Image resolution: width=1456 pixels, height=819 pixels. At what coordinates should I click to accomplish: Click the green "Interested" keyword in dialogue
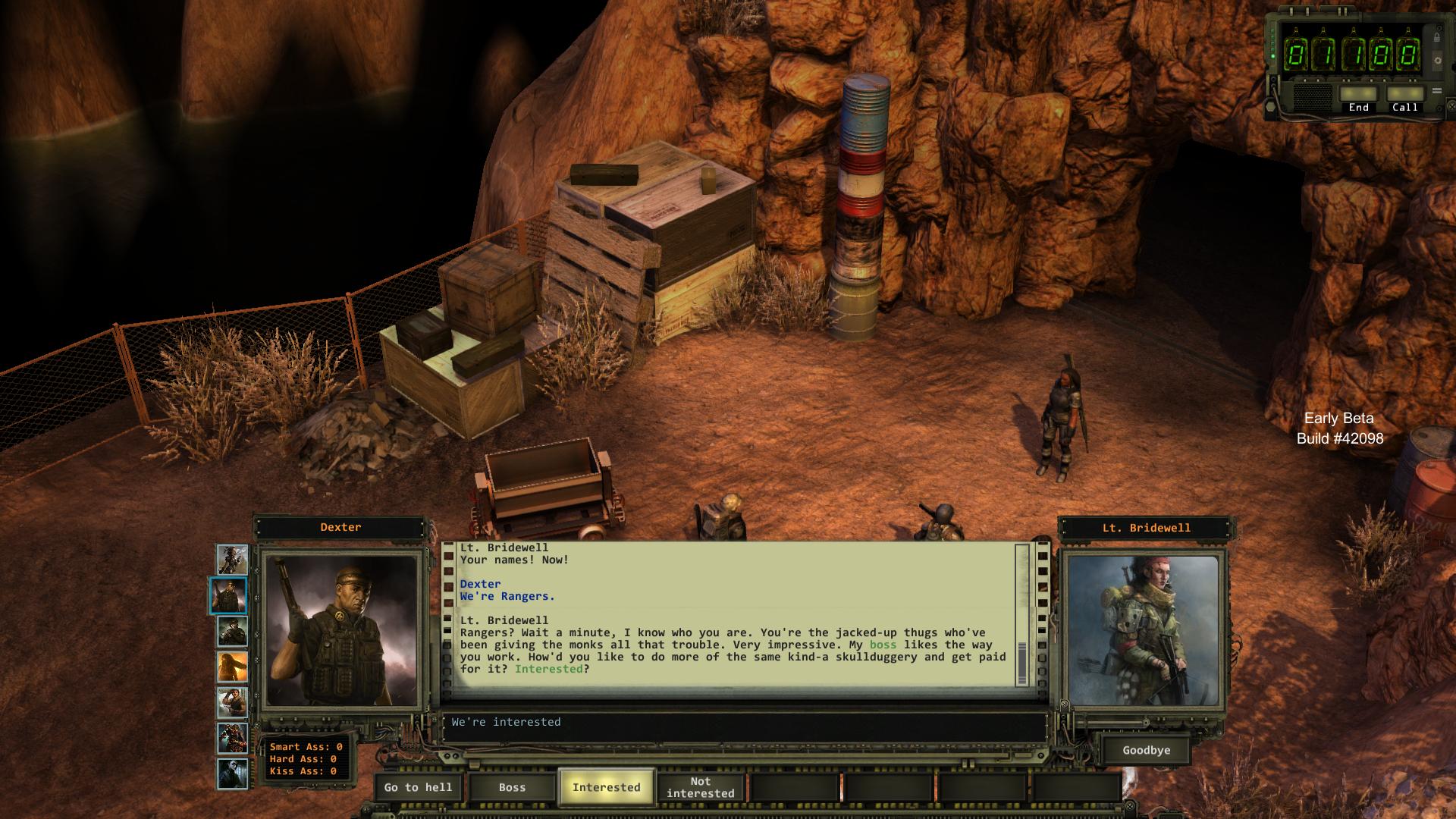tap(548, 669)
